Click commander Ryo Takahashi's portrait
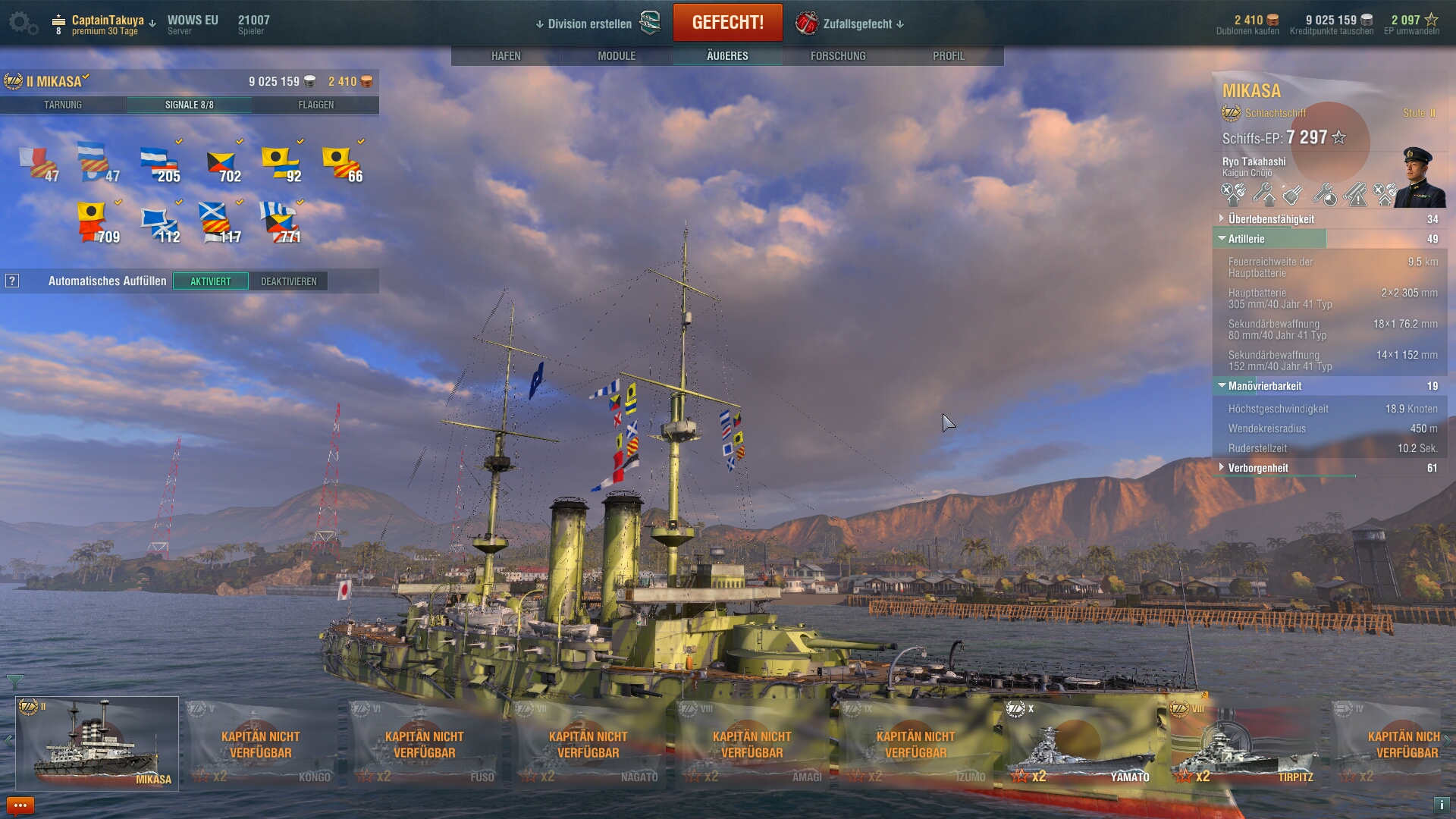This screenshot has width=1456, height=819. (1419, 177)
